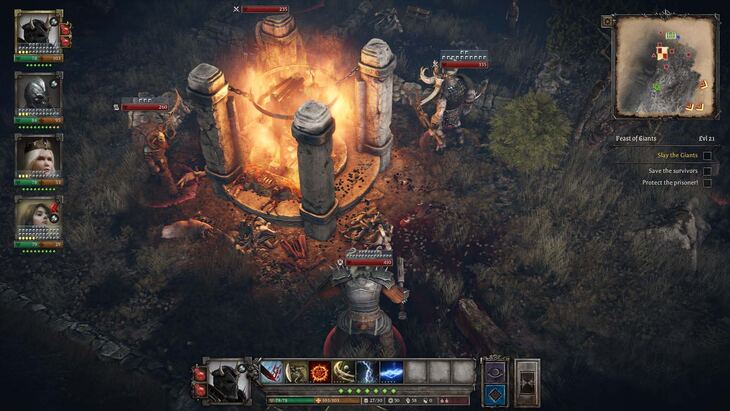Select the horned black helmet party portrait
The image size is (730, 411).
[38, 33]
